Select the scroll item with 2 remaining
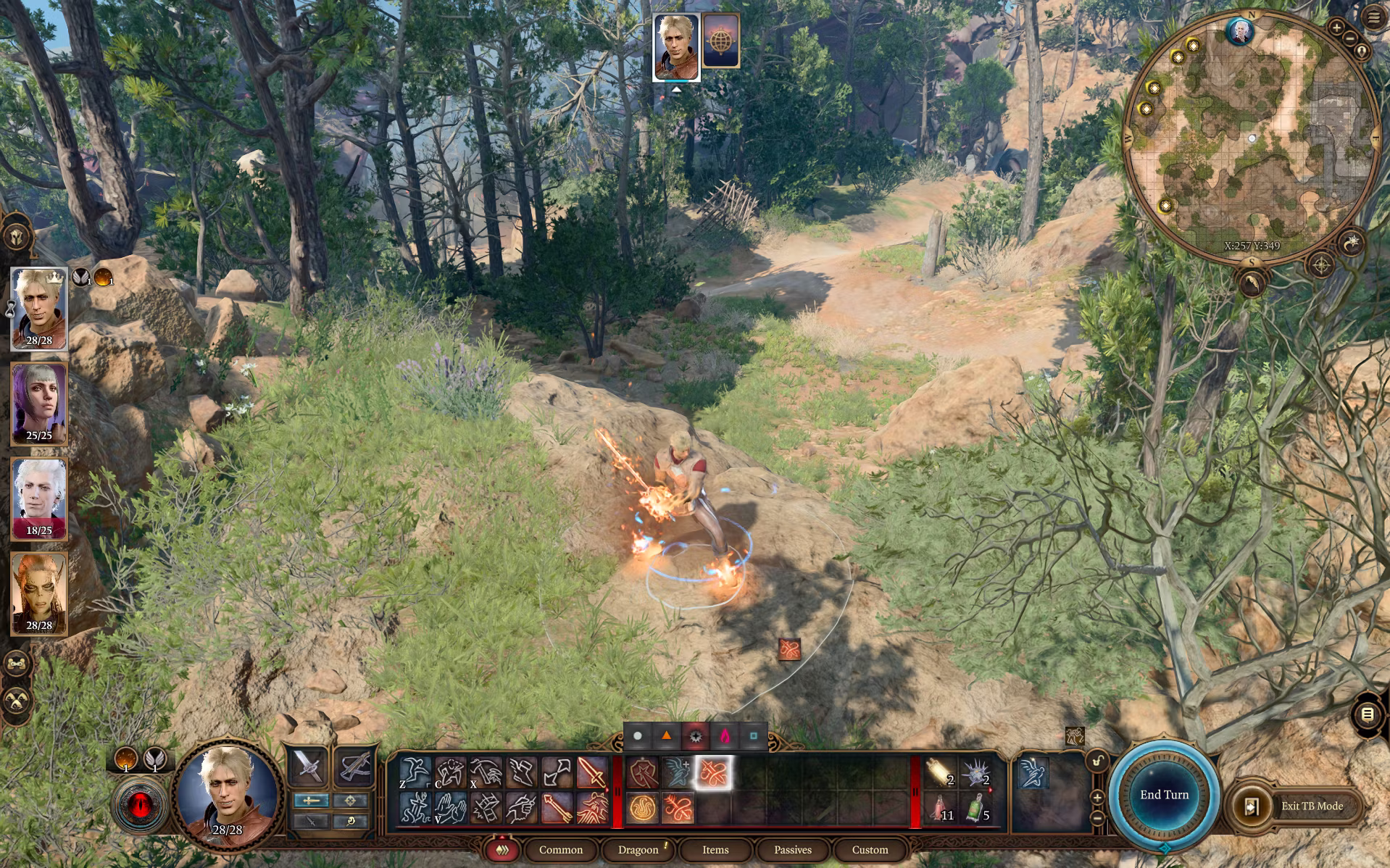This screenshot has width=1390, height=868. click(940, 772)
